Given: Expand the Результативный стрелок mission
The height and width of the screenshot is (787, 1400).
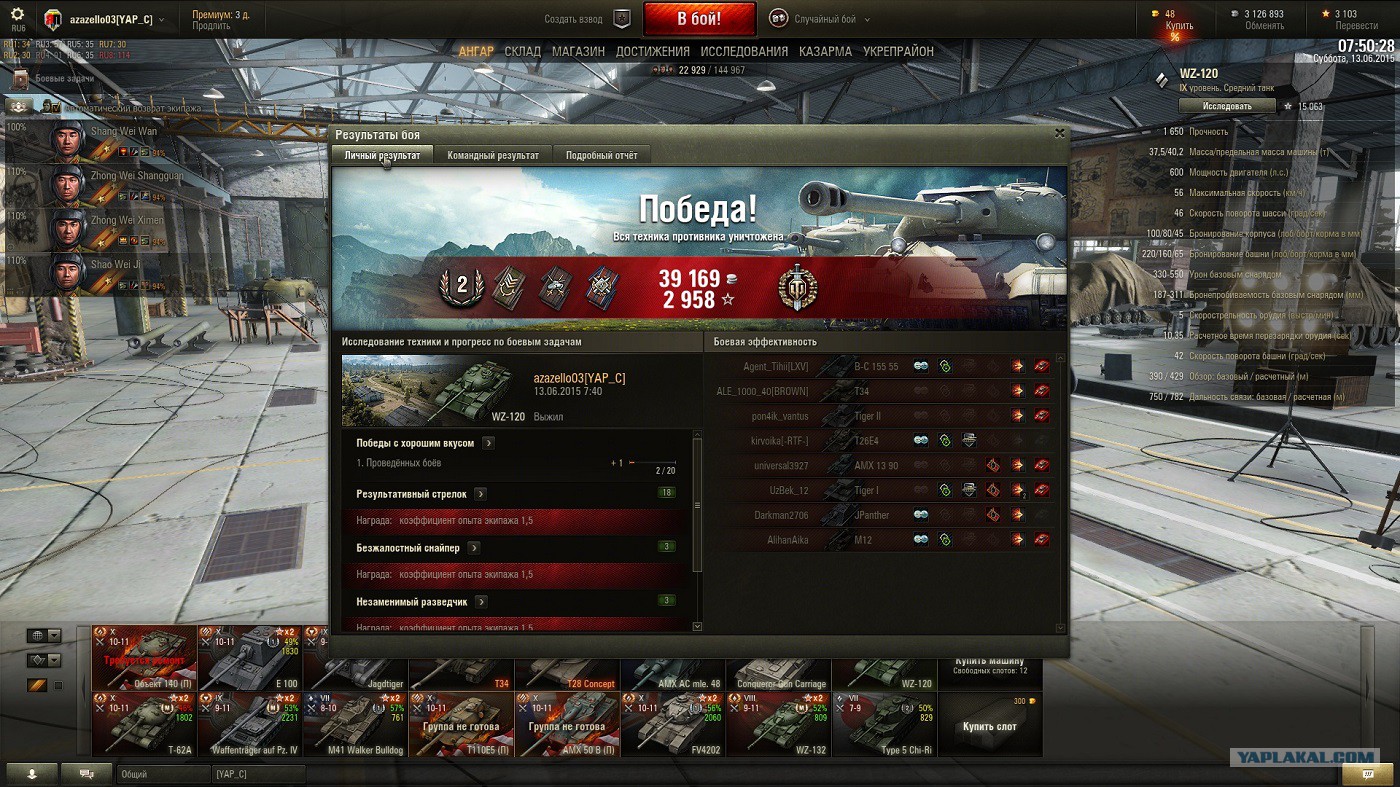Looking at the screenshot, I should click(x=480, y=494).
